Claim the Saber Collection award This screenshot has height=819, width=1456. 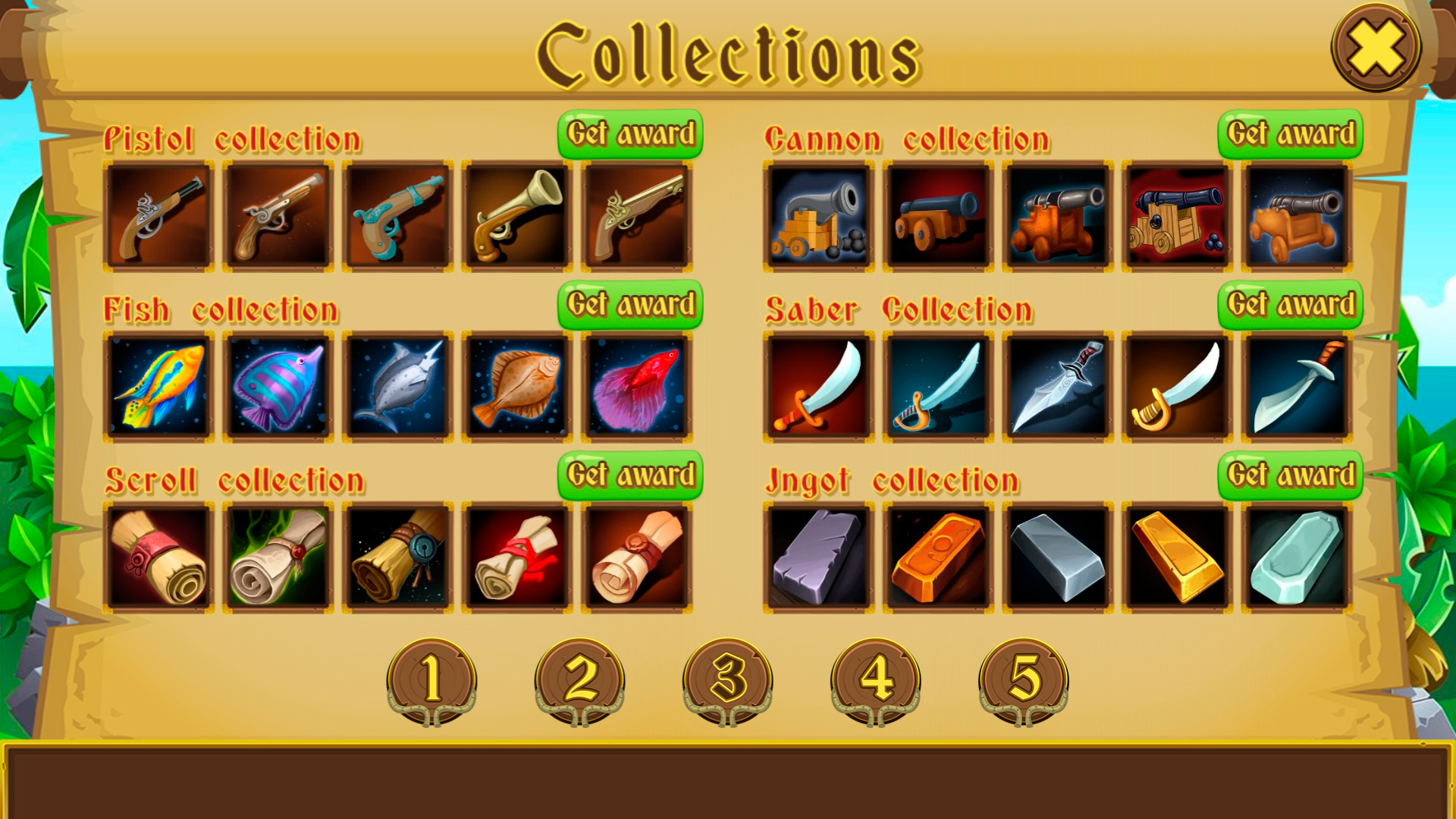pyautogui.click(x=1290, y=303)
